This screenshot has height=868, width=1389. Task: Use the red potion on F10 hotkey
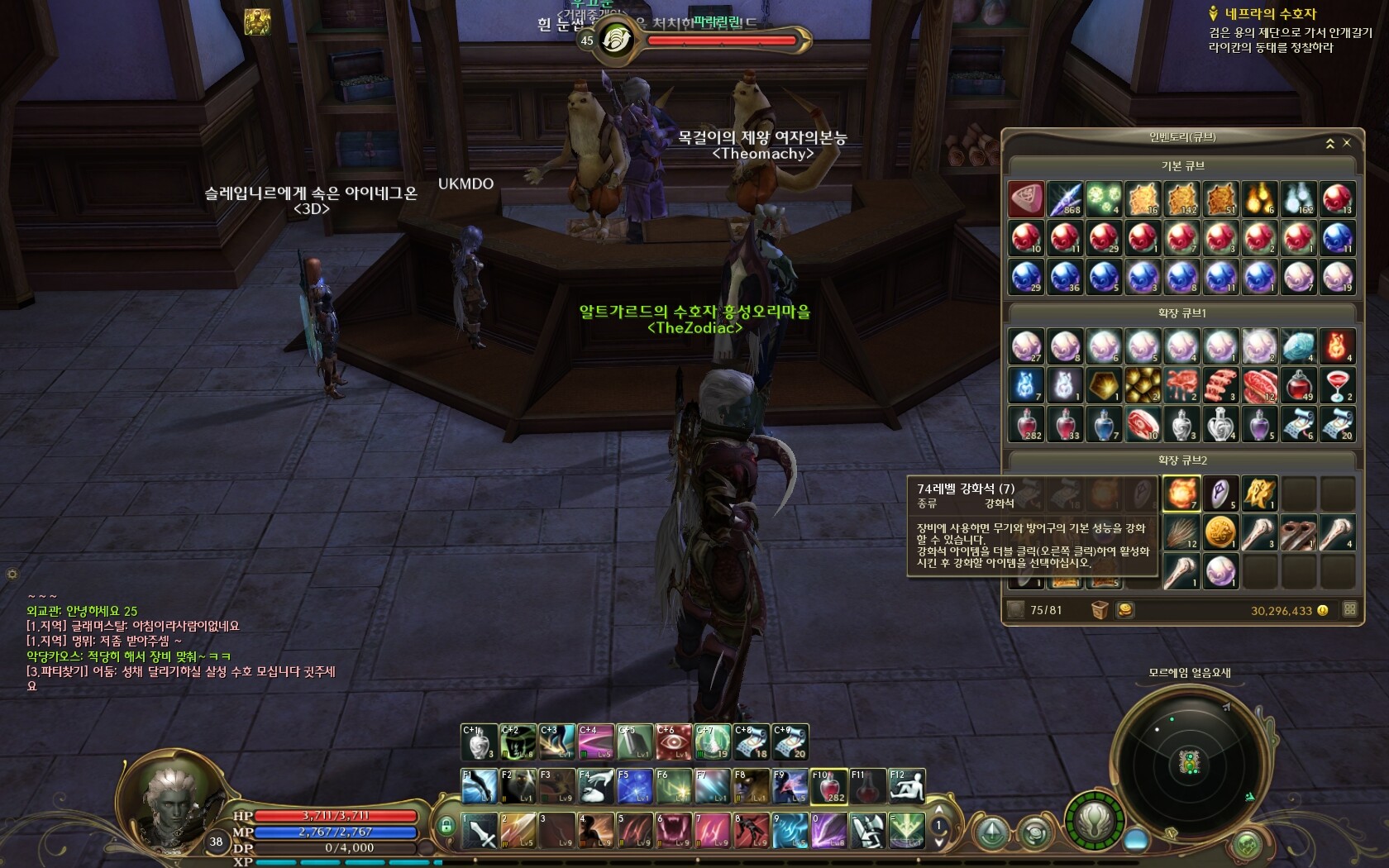[x=828, y=786]
